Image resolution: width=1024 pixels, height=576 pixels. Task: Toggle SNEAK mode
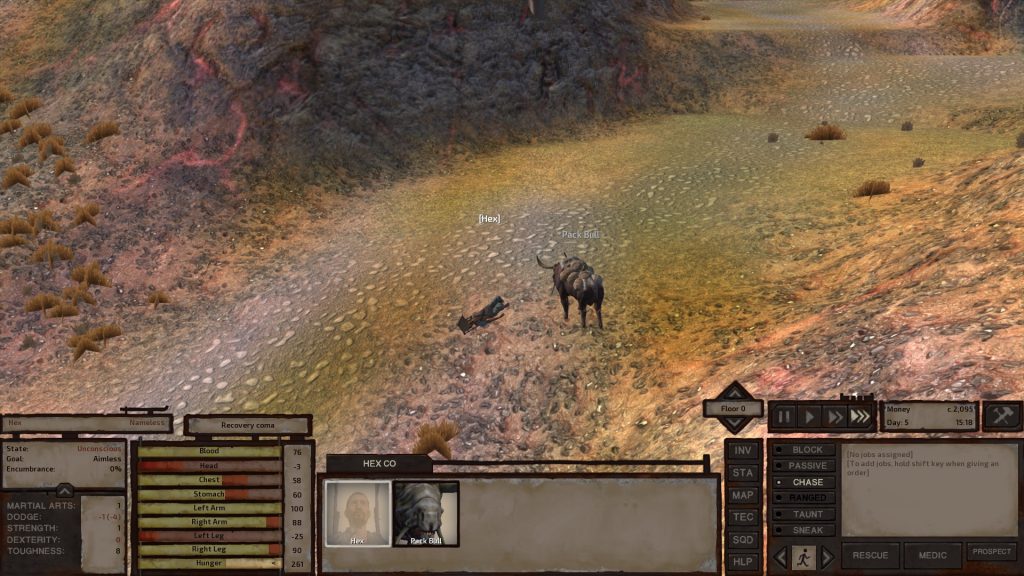click(x=803, y=530)
